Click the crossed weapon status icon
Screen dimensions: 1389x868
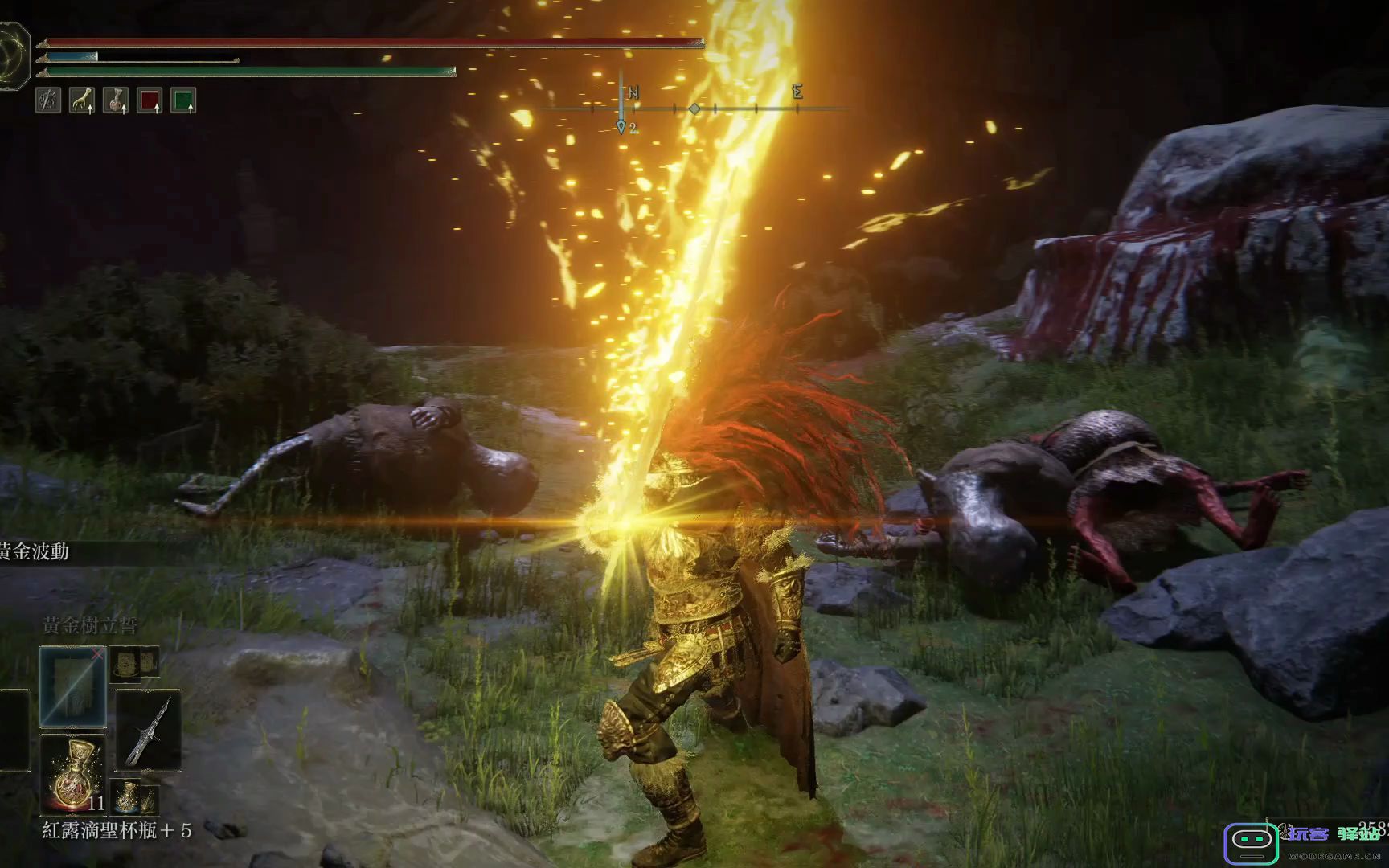[48, 100]
